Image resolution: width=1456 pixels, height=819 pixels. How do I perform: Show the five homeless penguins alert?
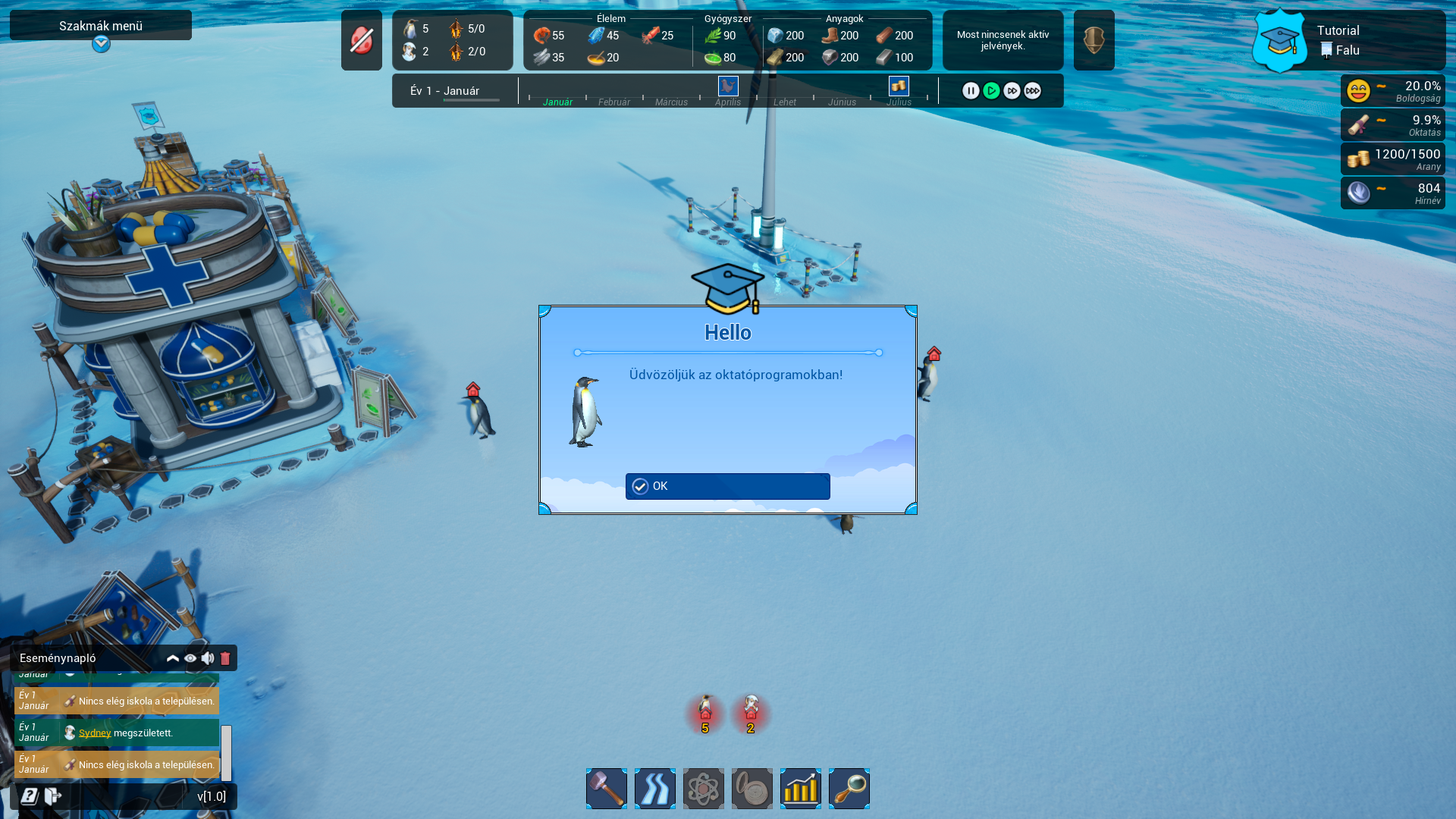(x=705, y=714)
